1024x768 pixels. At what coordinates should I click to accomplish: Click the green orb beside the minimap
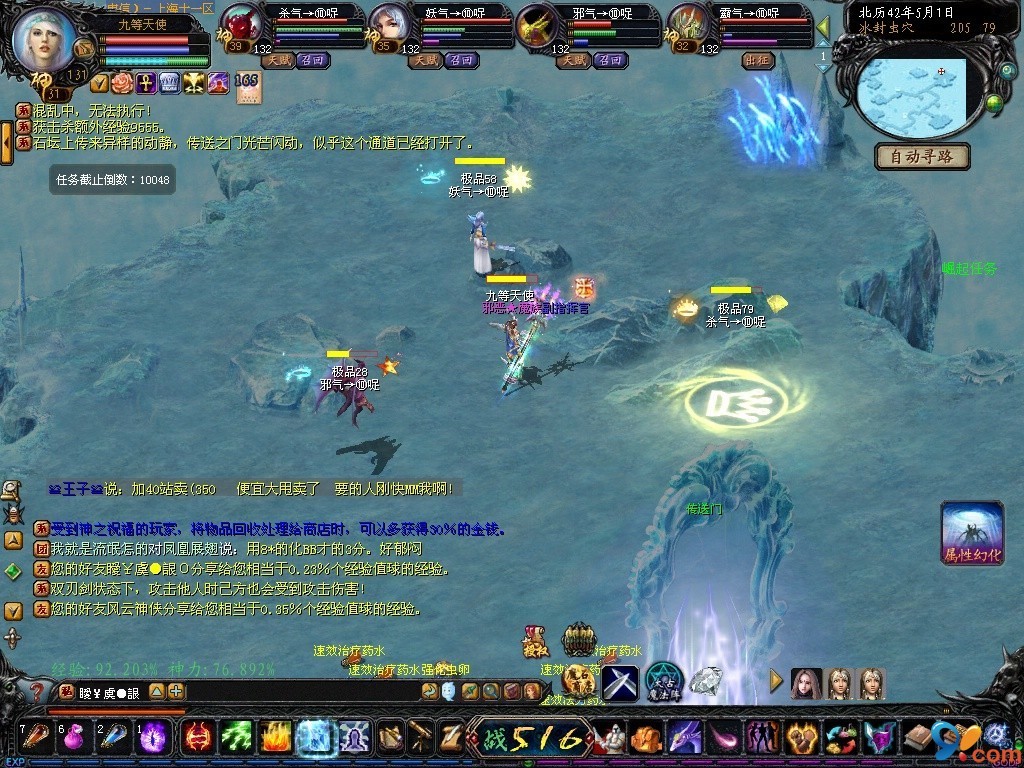(994, 102)
